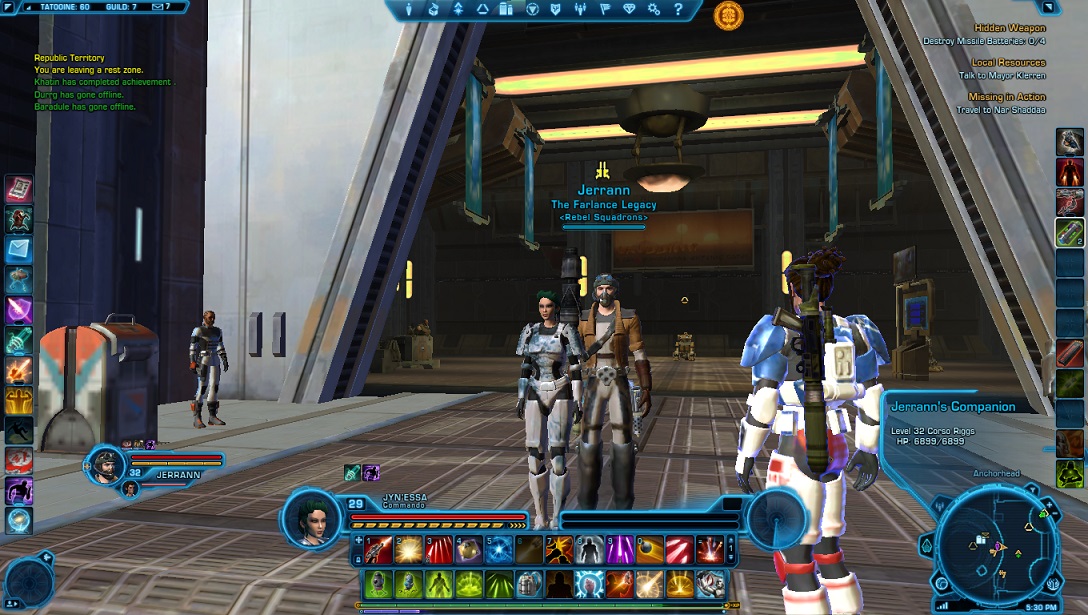
Task: Open the question mark help icon
Action: 678,9
